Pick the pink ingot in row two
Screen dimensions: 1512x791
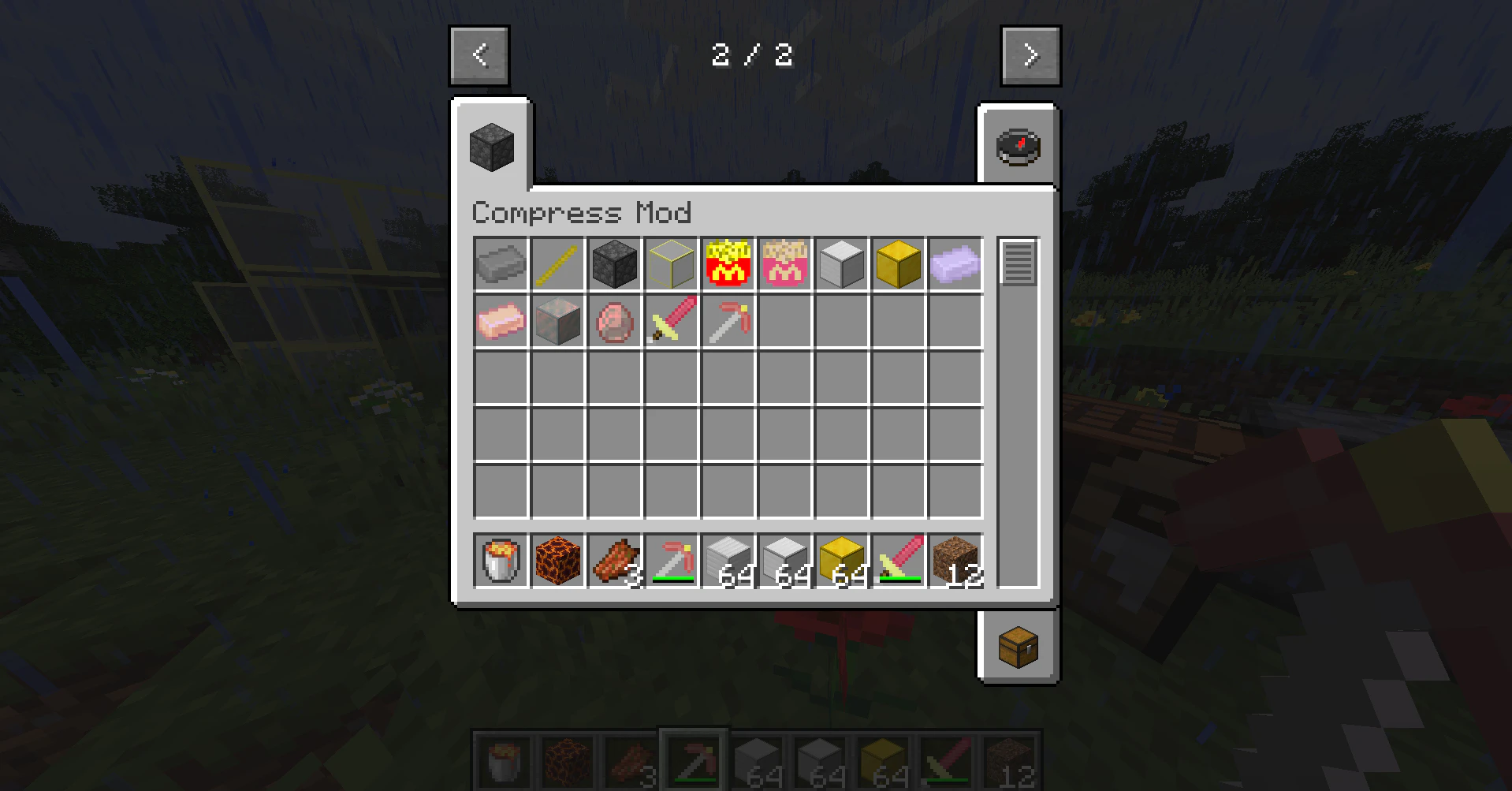[x=501, y=320]
